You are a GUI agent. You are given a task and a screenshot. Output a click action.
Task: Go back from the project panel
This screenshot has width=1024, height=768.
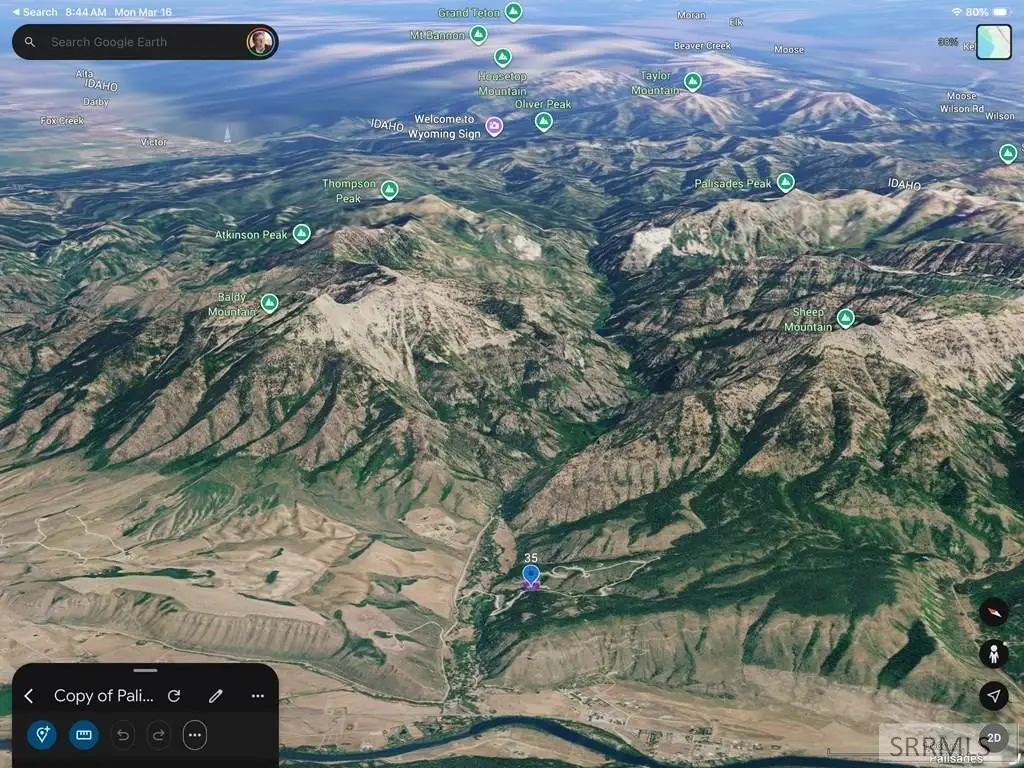29,696
